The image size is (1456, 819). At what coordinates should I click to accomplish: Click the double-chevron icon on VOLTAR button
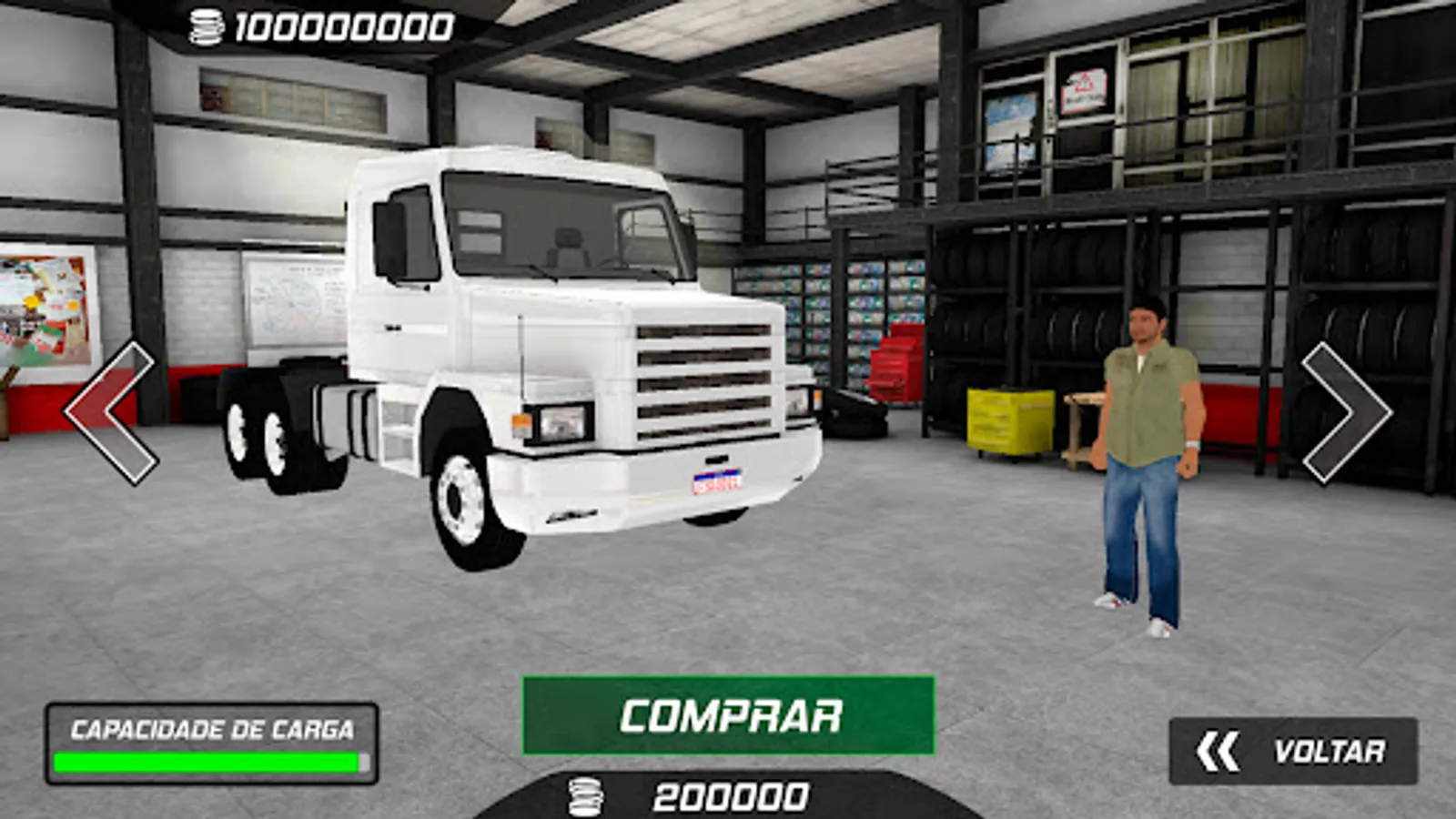pos(1219,749)
